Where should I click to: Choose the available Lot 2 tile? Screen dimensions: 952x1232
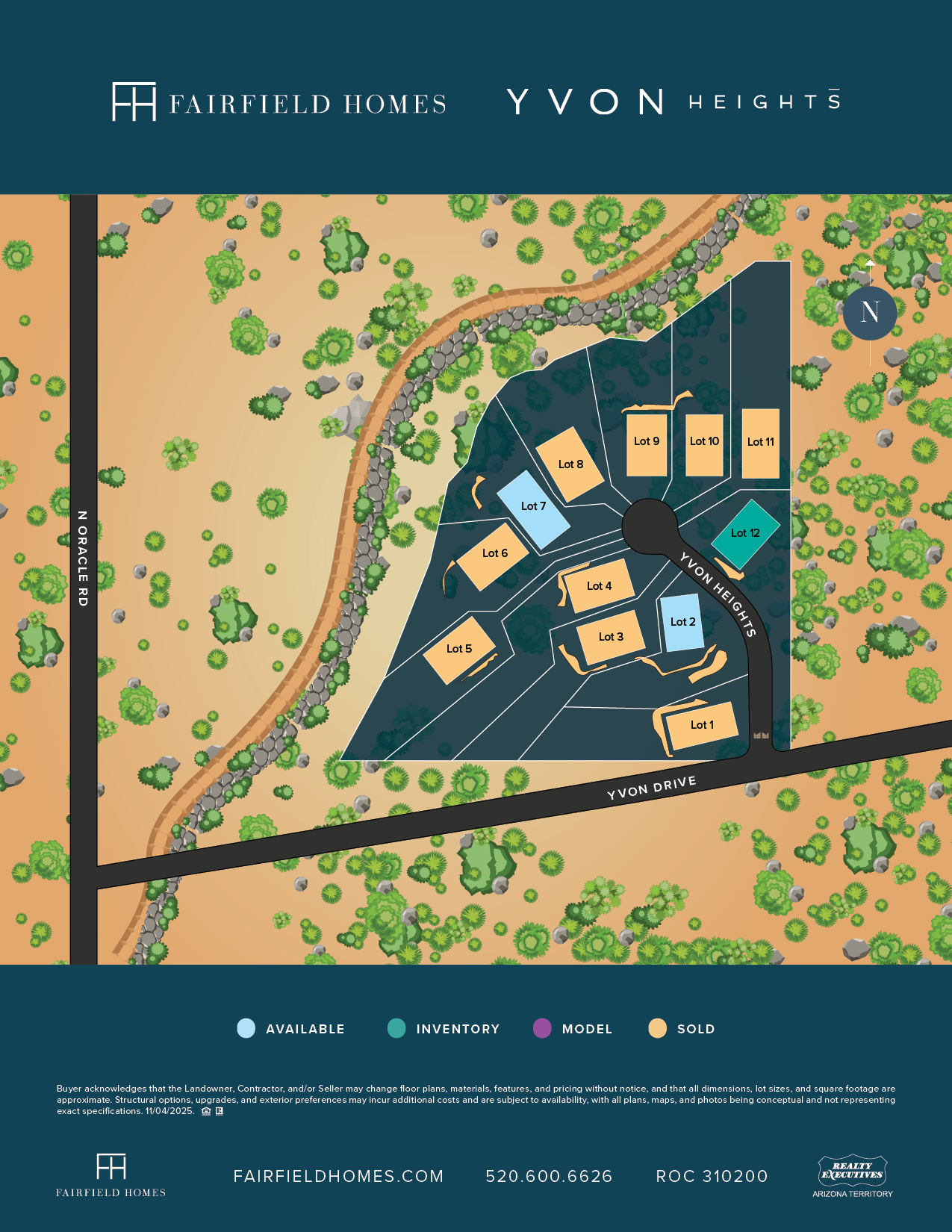pyautogui.click(x=682, y=622)
